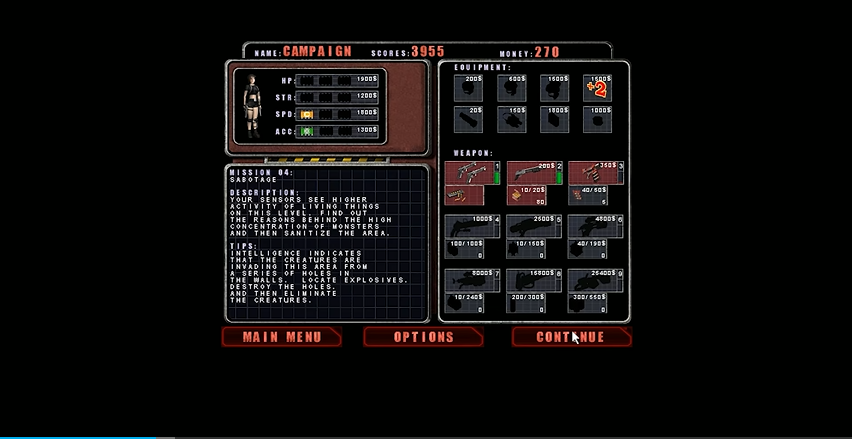
Task: Buy the HP upgrade for 1900$
Action: 338,78
